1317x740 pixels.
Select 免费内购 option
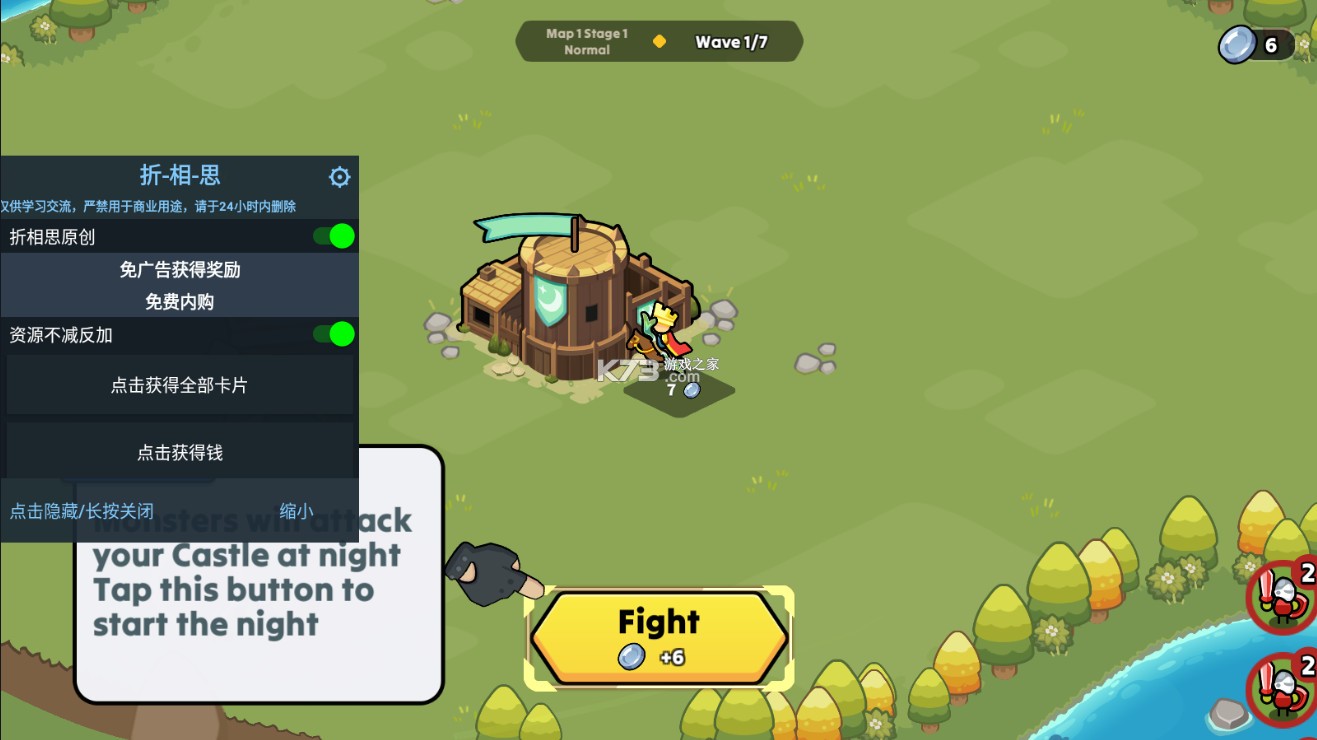[180, 301]
